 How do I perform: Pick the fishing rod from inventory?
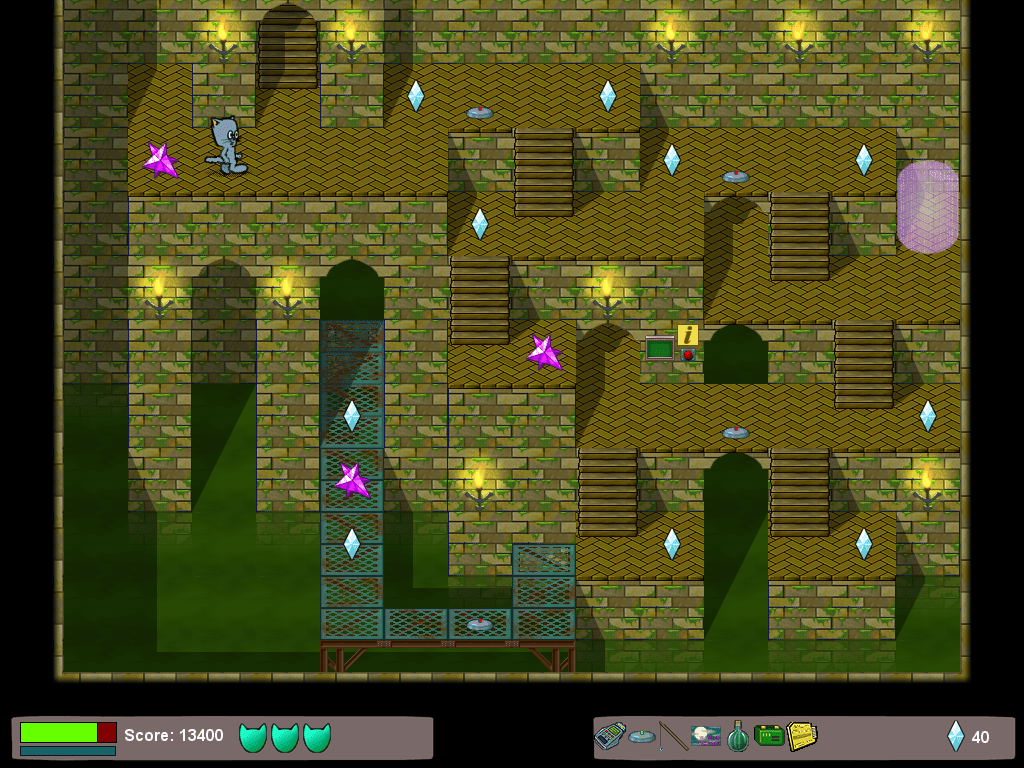point(674,737)
